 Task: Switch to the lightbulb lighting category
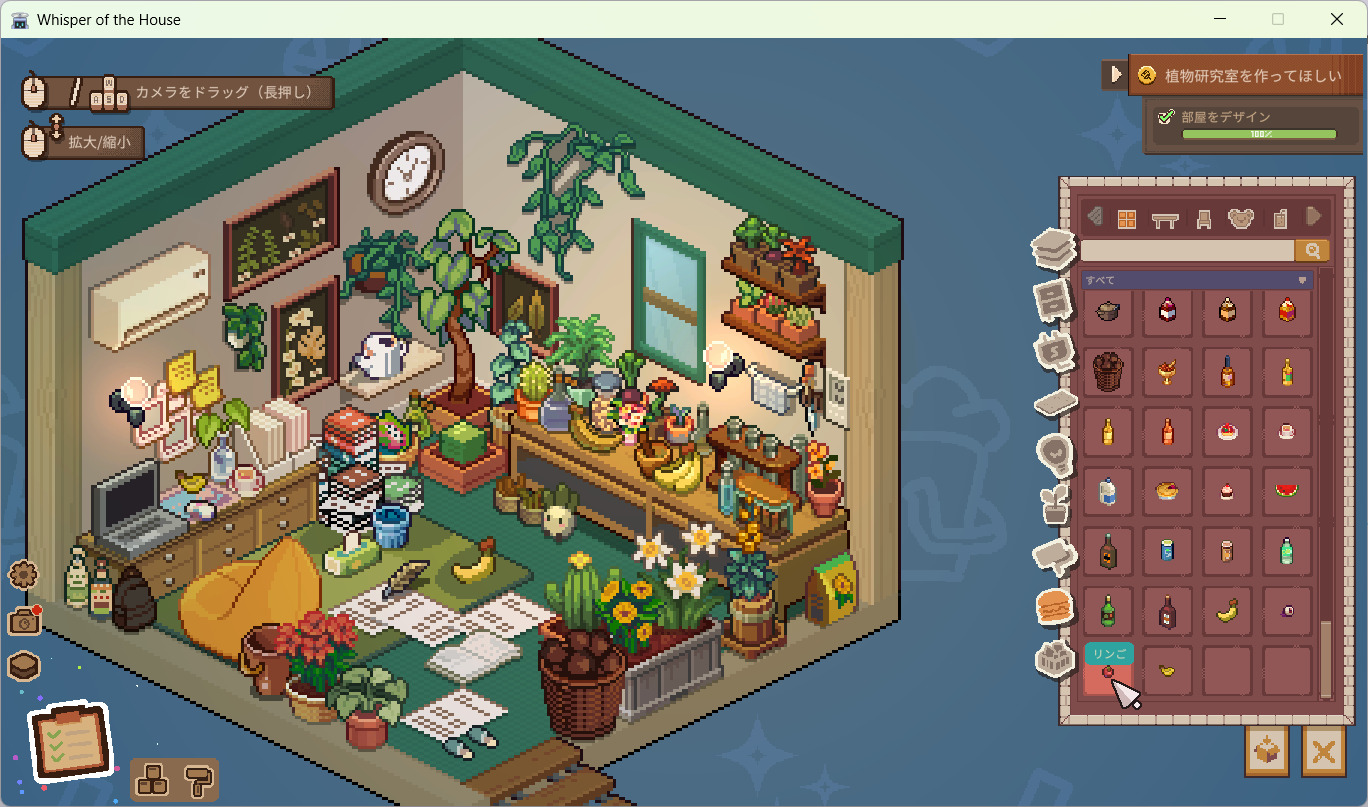pos(1054,452)
